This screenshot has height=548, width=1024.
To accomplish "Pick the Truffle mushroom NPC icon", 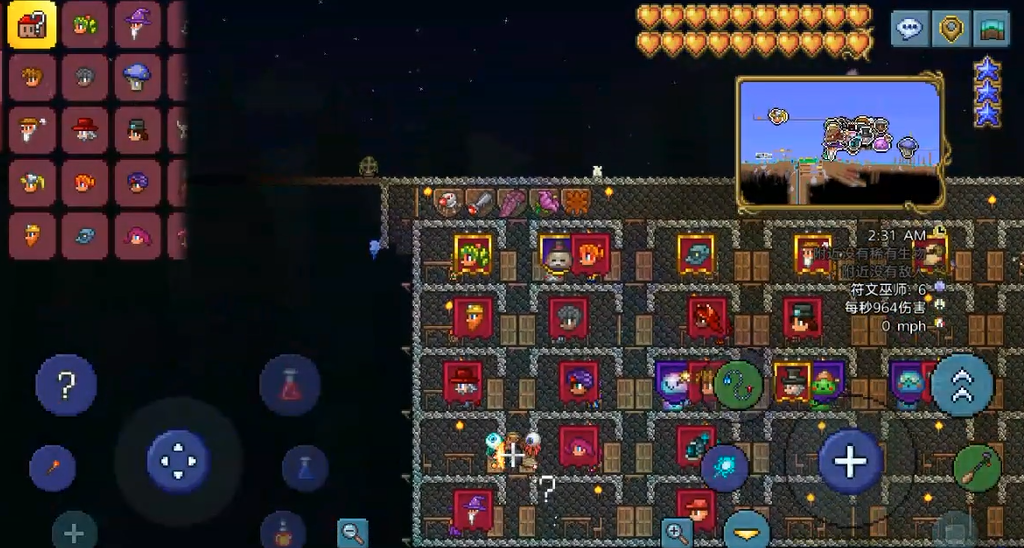I will click(138, 76).
